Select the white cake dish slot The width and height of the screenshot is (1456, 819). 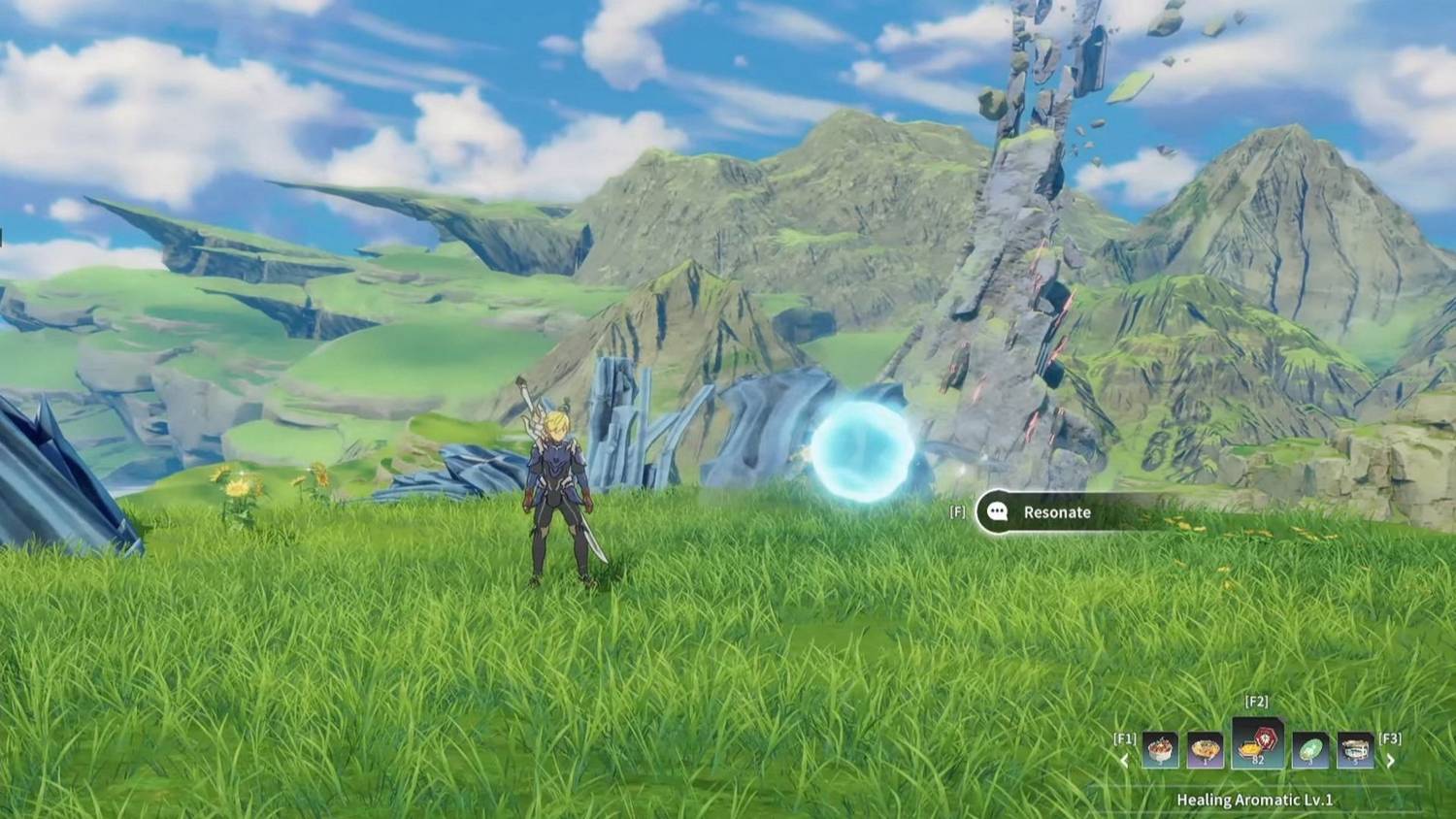coord(1161,750)
